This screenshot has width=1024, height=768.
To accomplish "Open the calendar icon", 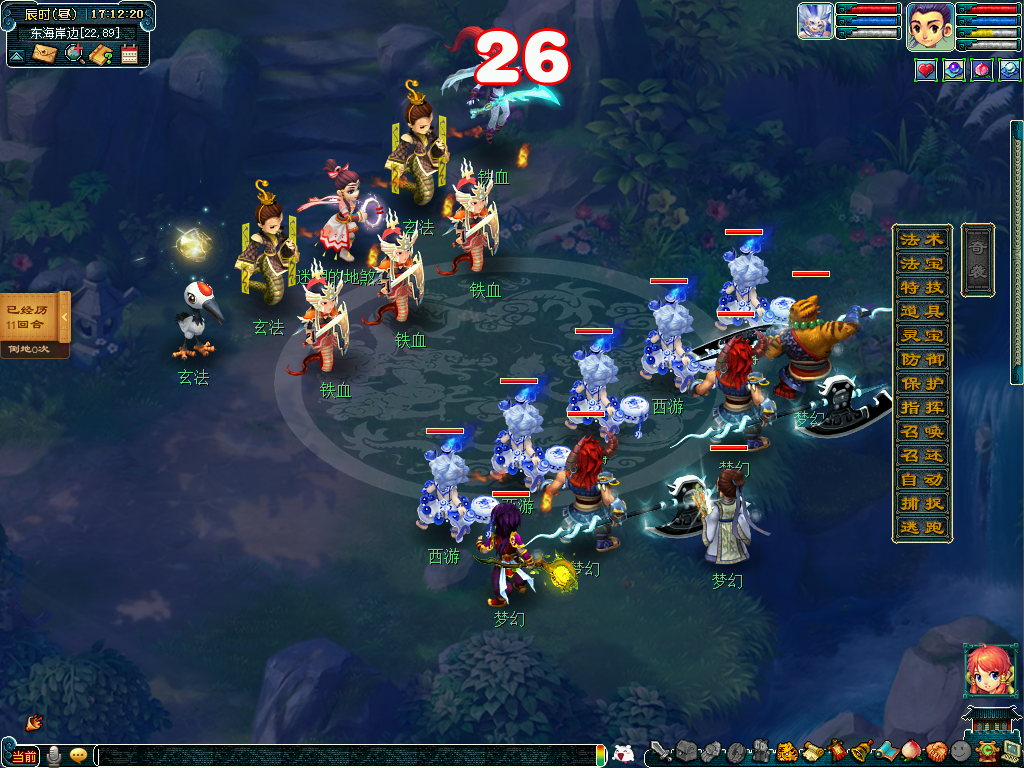I will (x=129, y=54).
